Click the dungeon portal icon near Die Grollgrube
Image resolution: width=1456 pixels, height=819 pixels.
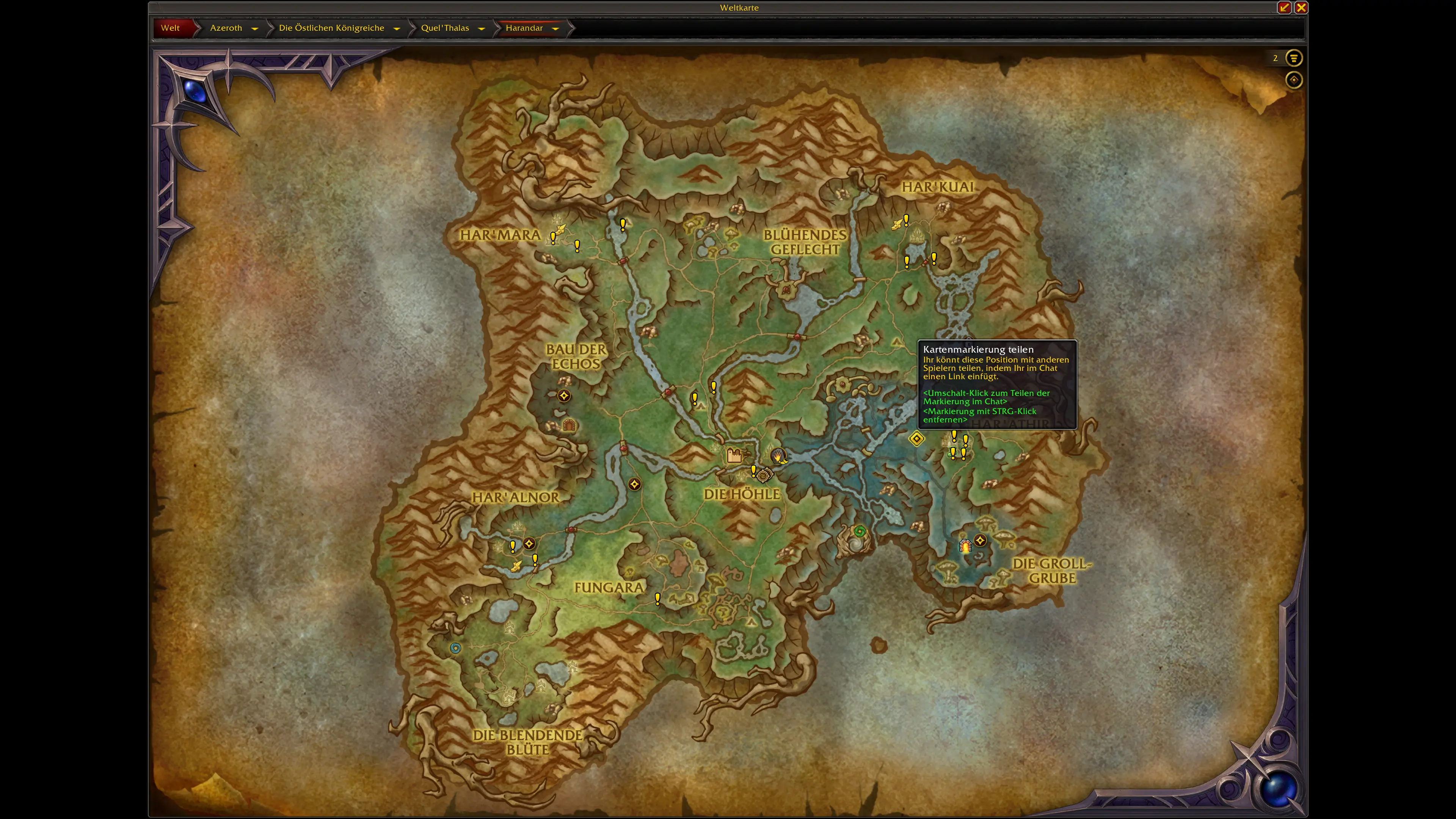[965, 546]
